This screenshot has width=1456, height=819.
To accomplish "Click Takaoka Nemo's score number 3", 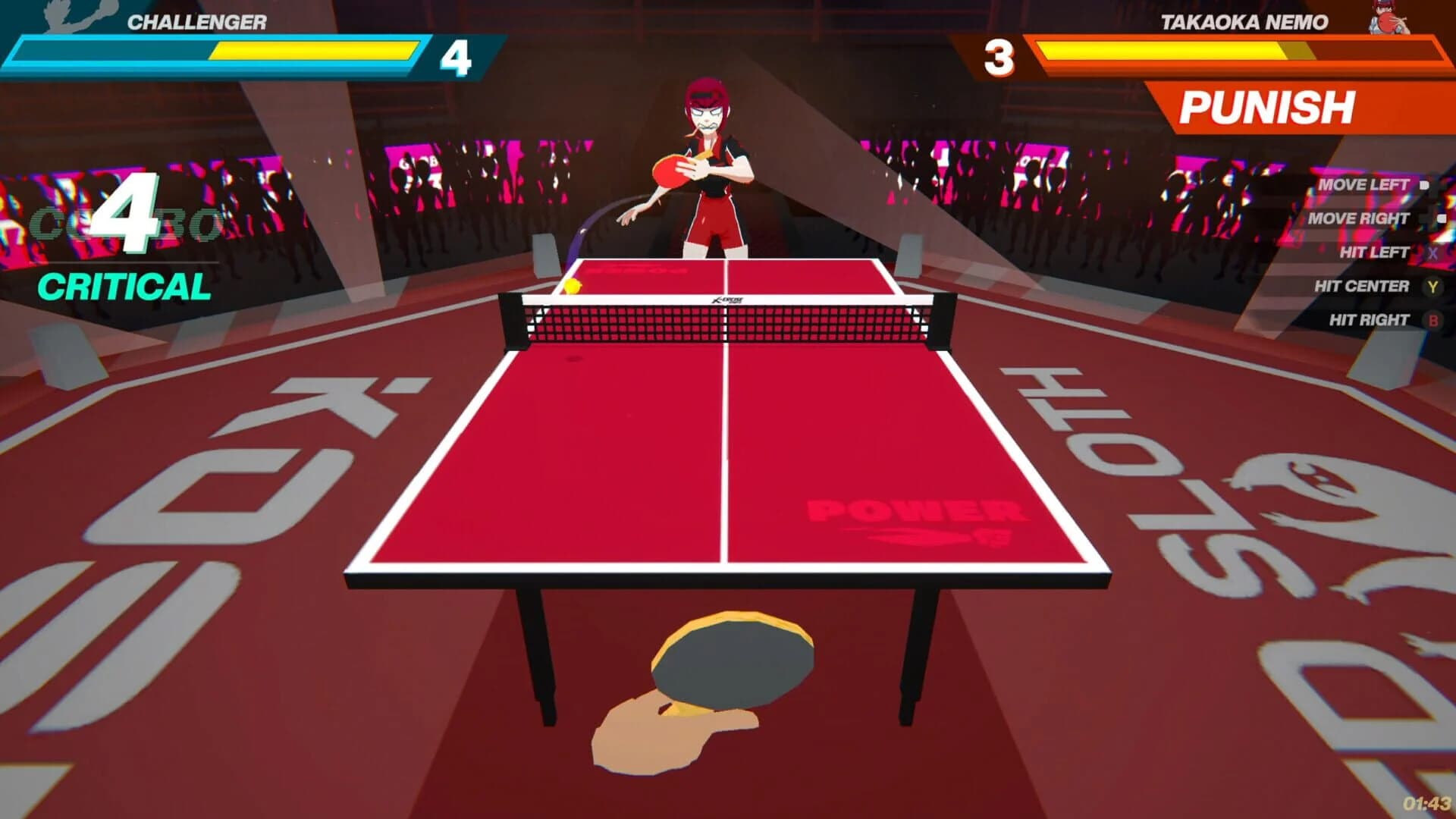I will (1001, 55).
